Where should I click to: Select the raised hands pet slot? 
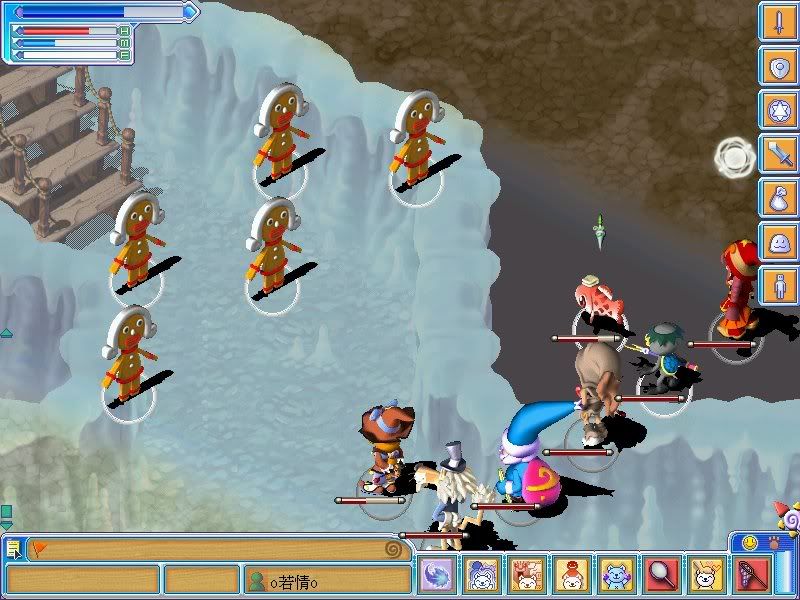pos(527,576)
